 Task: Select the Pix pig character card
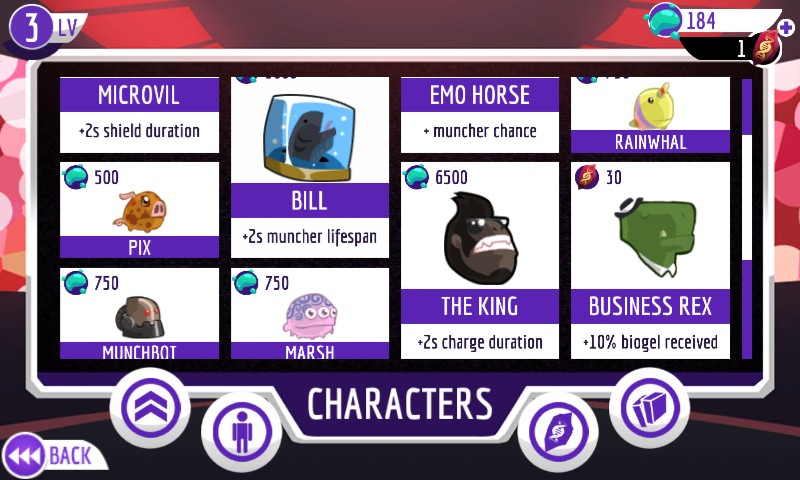click(140, 210)
